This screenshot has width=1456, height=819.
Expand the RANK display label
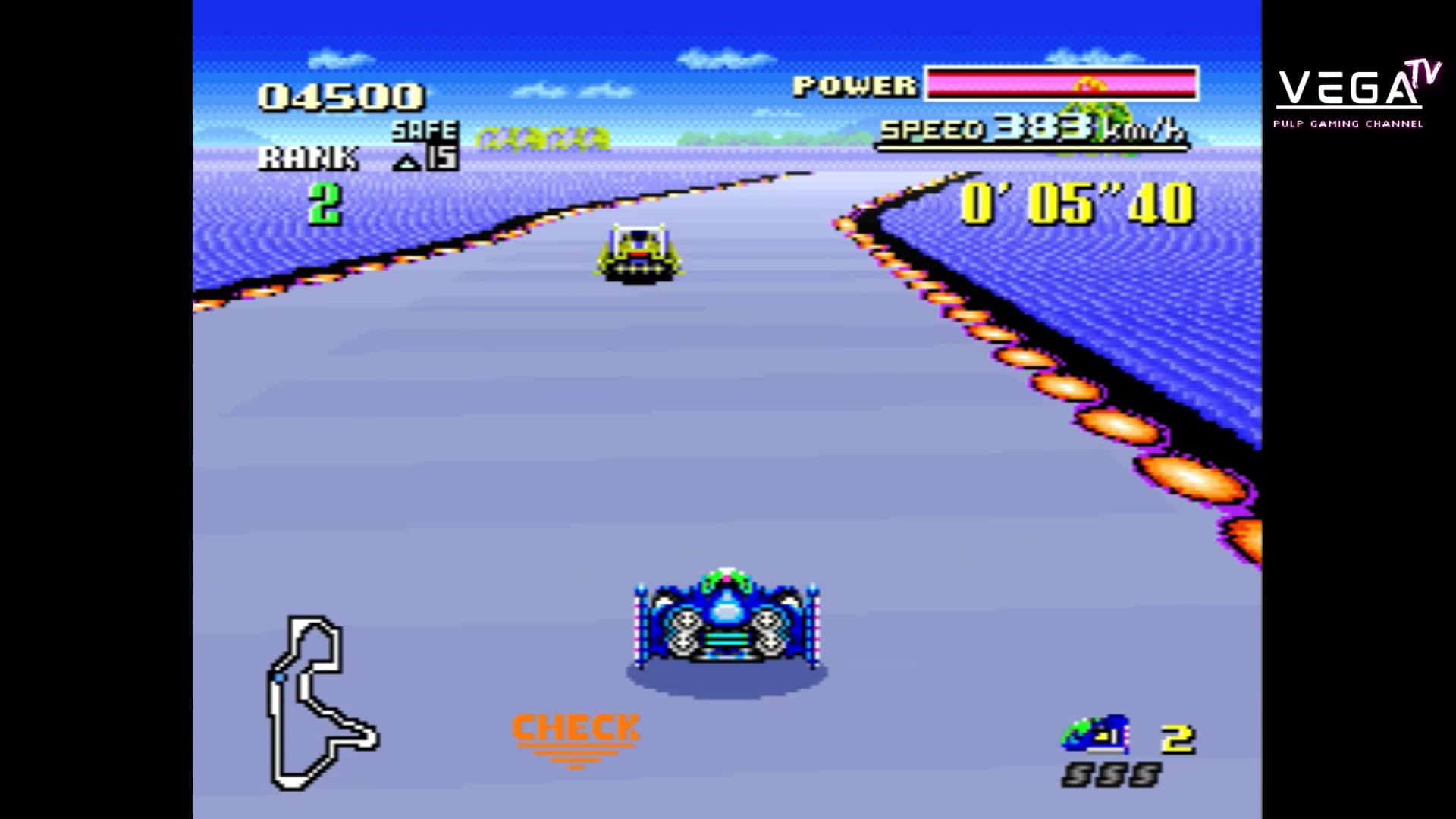(x=311, y=157)
